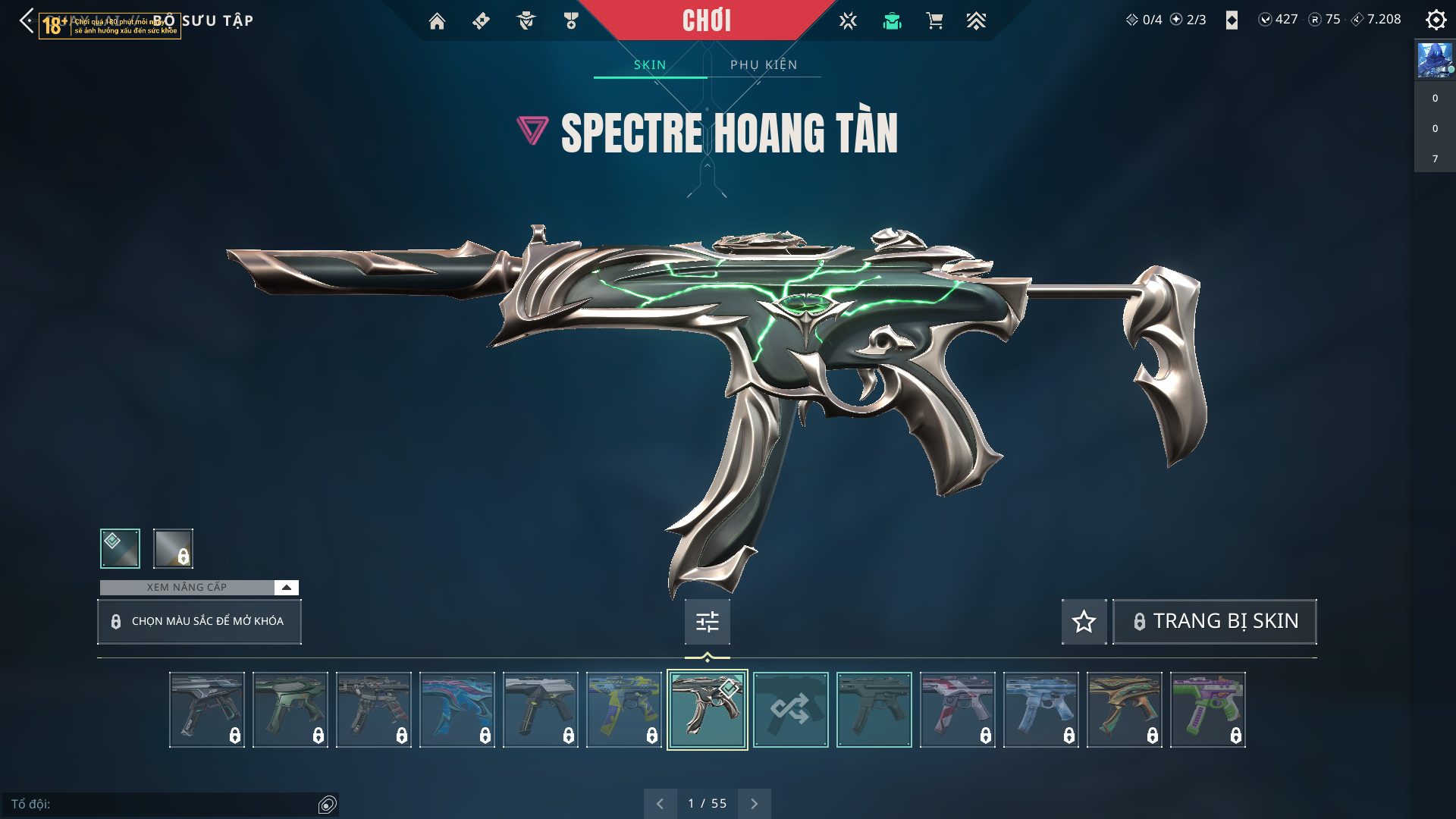Image resolution: width=1456 pixels, height=819 pixels.
Task: Switch to the Phụ Kiện tab
Action: (x=764, y=64)
